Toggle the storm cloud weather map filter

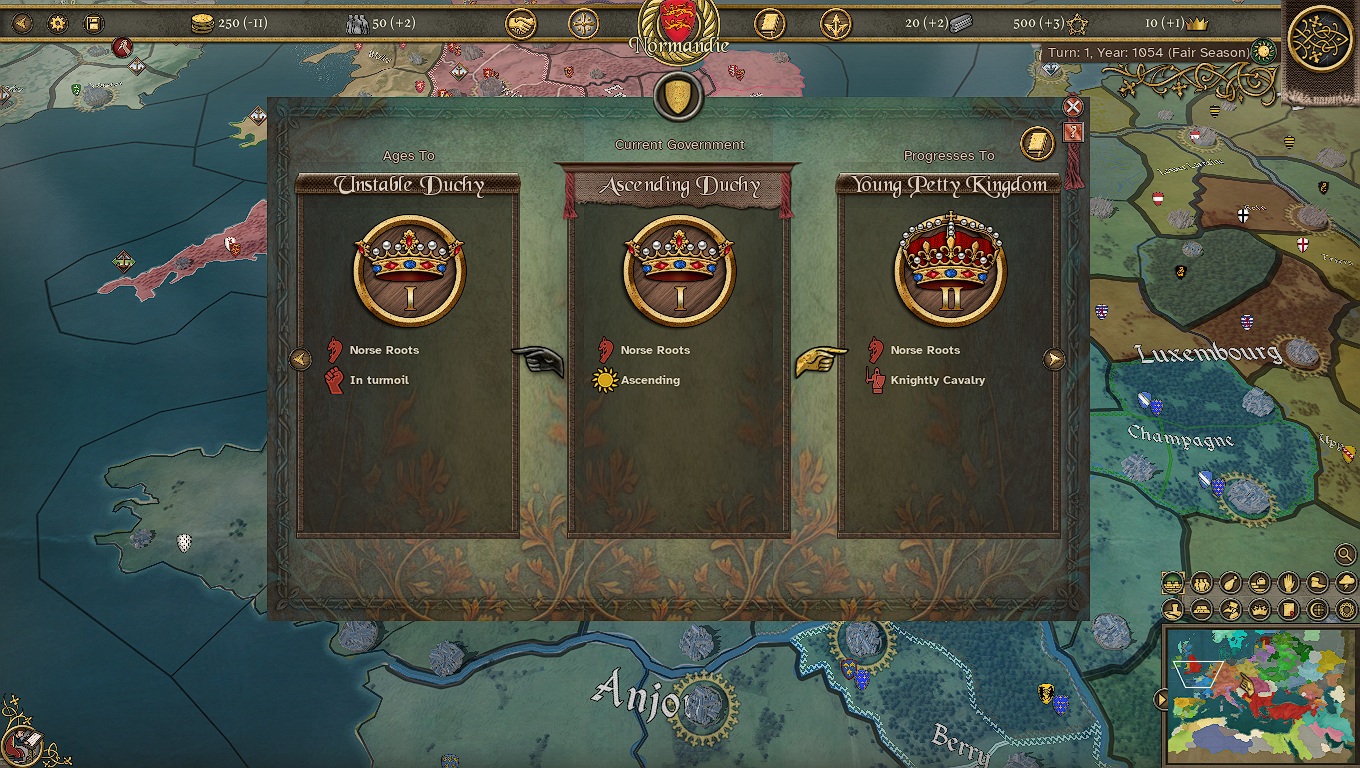click(x=1346, y=583)
